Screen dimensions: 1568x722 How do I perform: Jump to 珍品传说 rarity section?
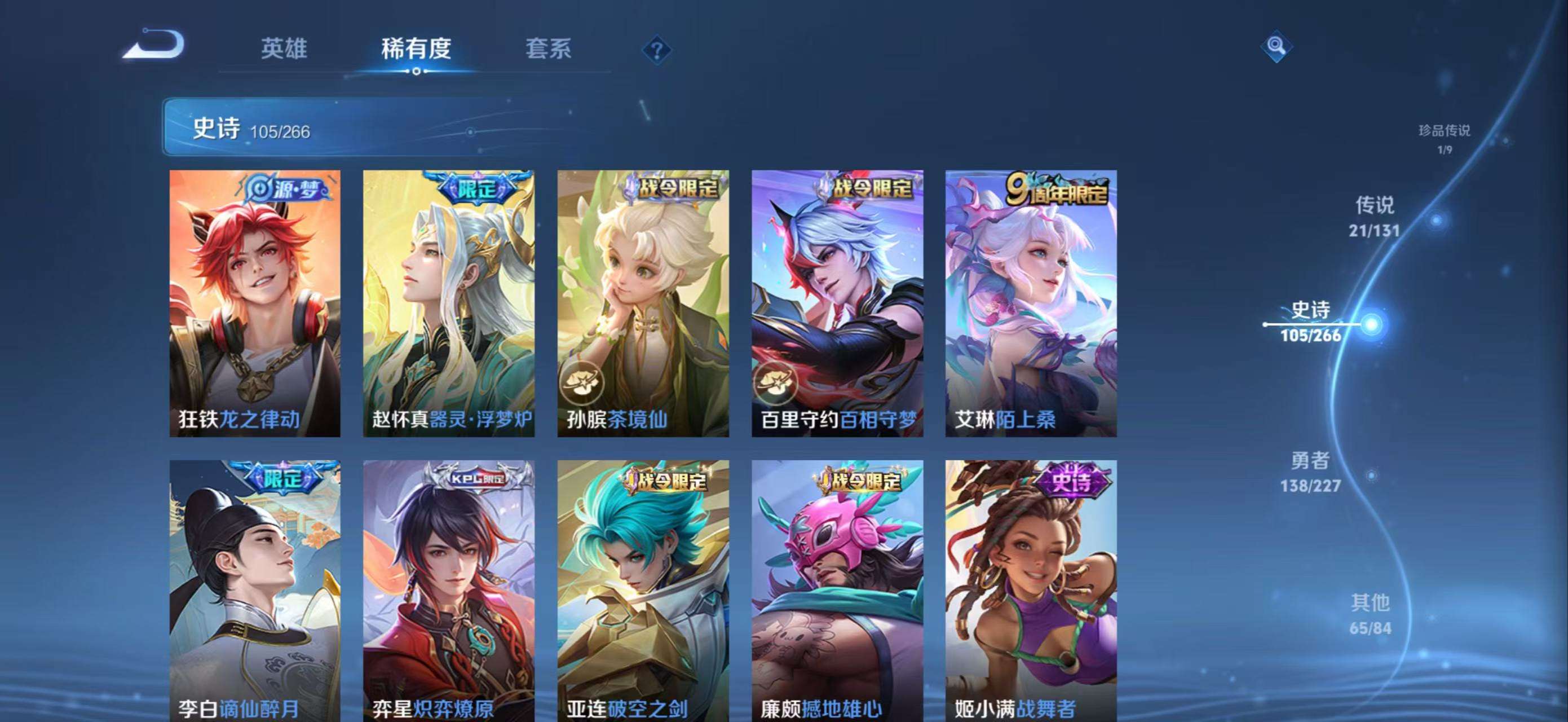(x=1444, y=138)
